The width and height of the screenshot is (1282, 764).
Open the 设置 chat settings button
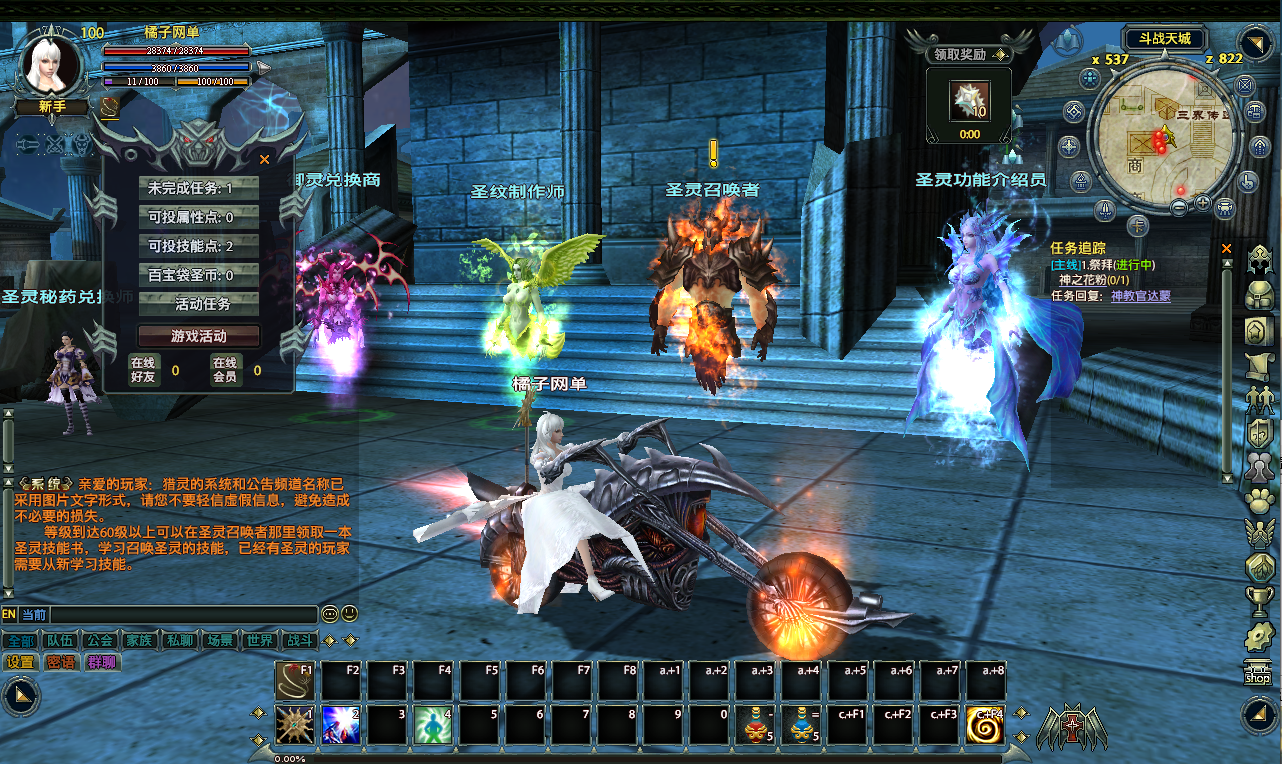[x=20, y=662]
